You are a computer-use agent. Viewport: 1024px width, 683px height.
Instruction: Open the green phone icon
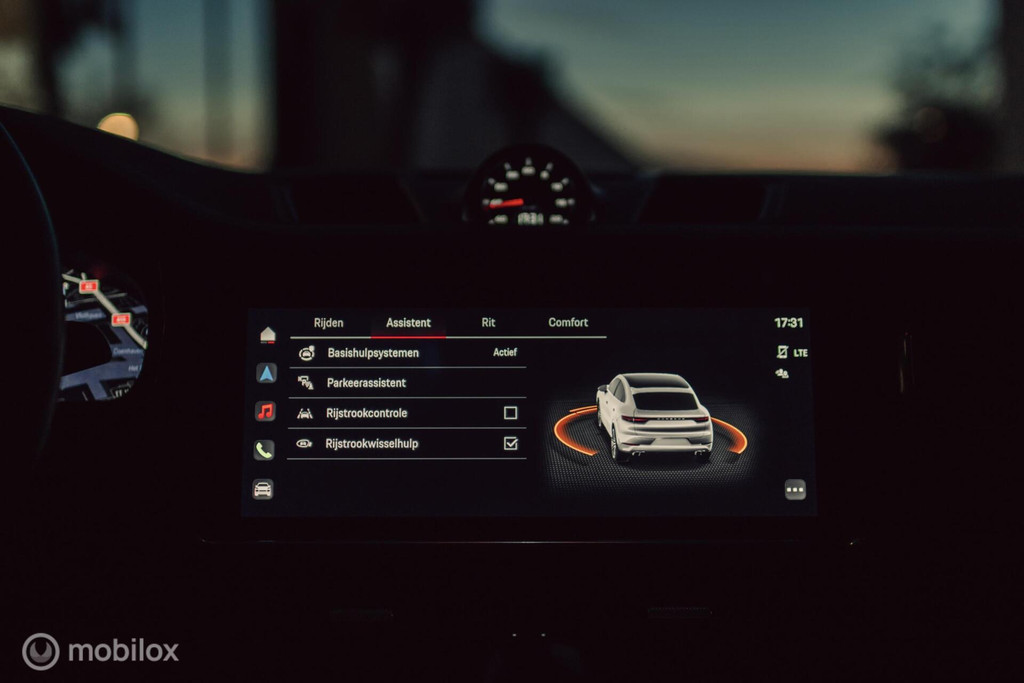tap(264, 450)
